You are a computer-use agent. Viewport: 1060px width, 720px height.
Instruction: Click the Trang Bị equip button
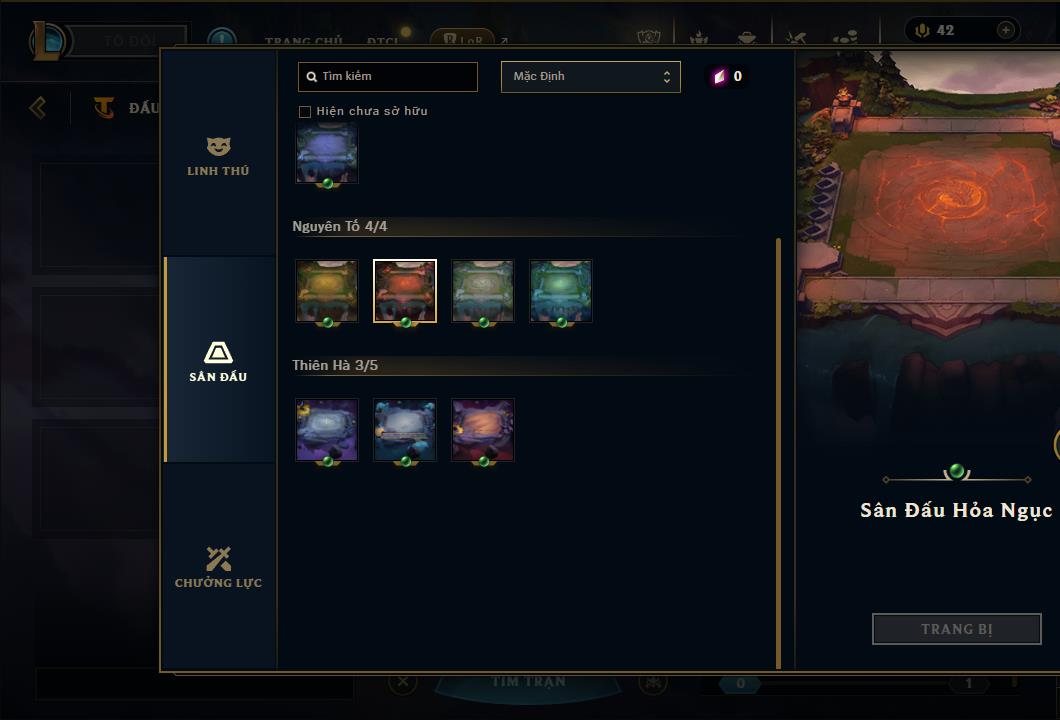point(956,629)
